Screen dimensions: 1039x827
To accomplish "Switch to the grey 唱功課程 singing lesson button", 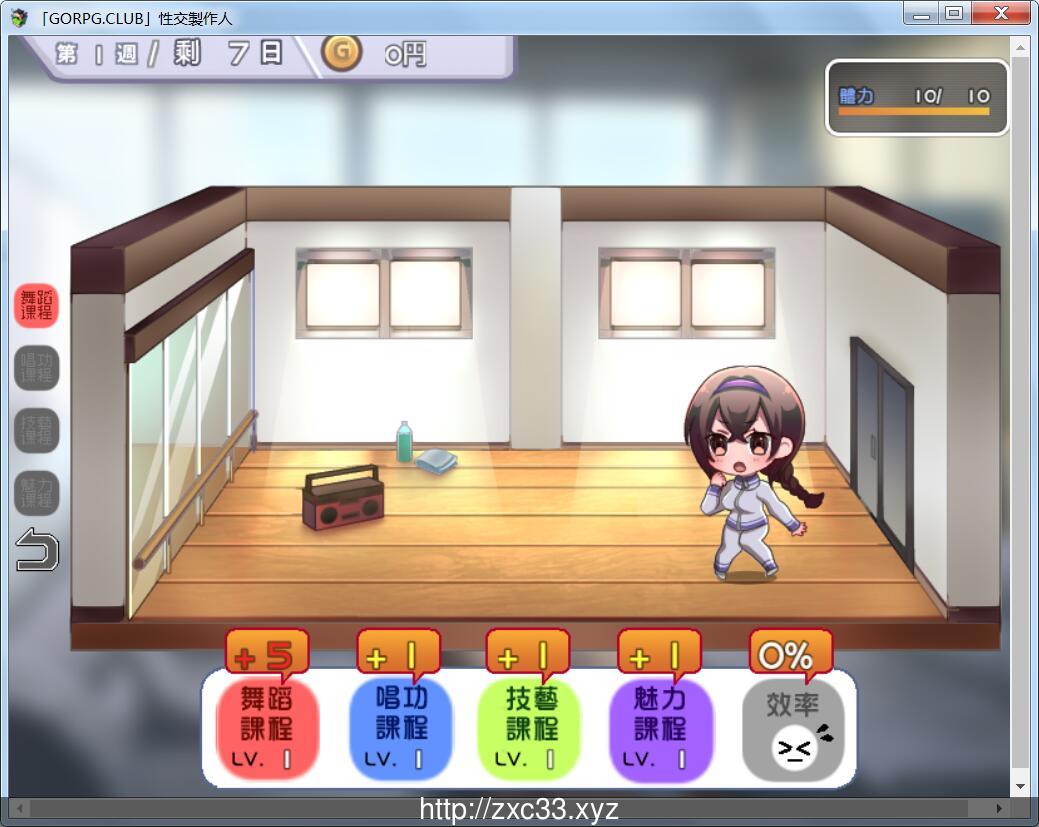I will [37, 368].
